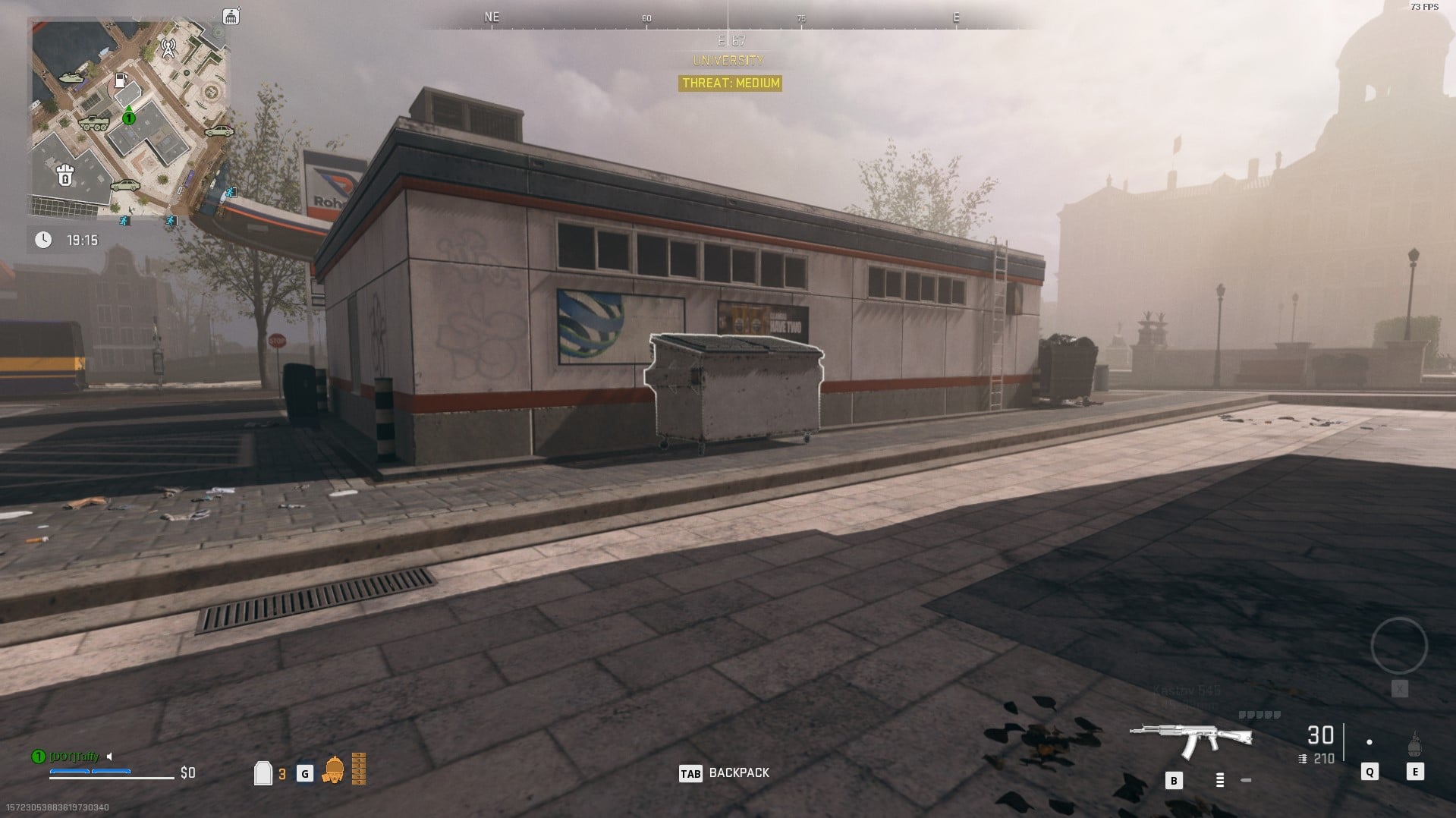Click the UNIVERSITY location label
Screen dimensions: 1456x818
click(729, 59)
